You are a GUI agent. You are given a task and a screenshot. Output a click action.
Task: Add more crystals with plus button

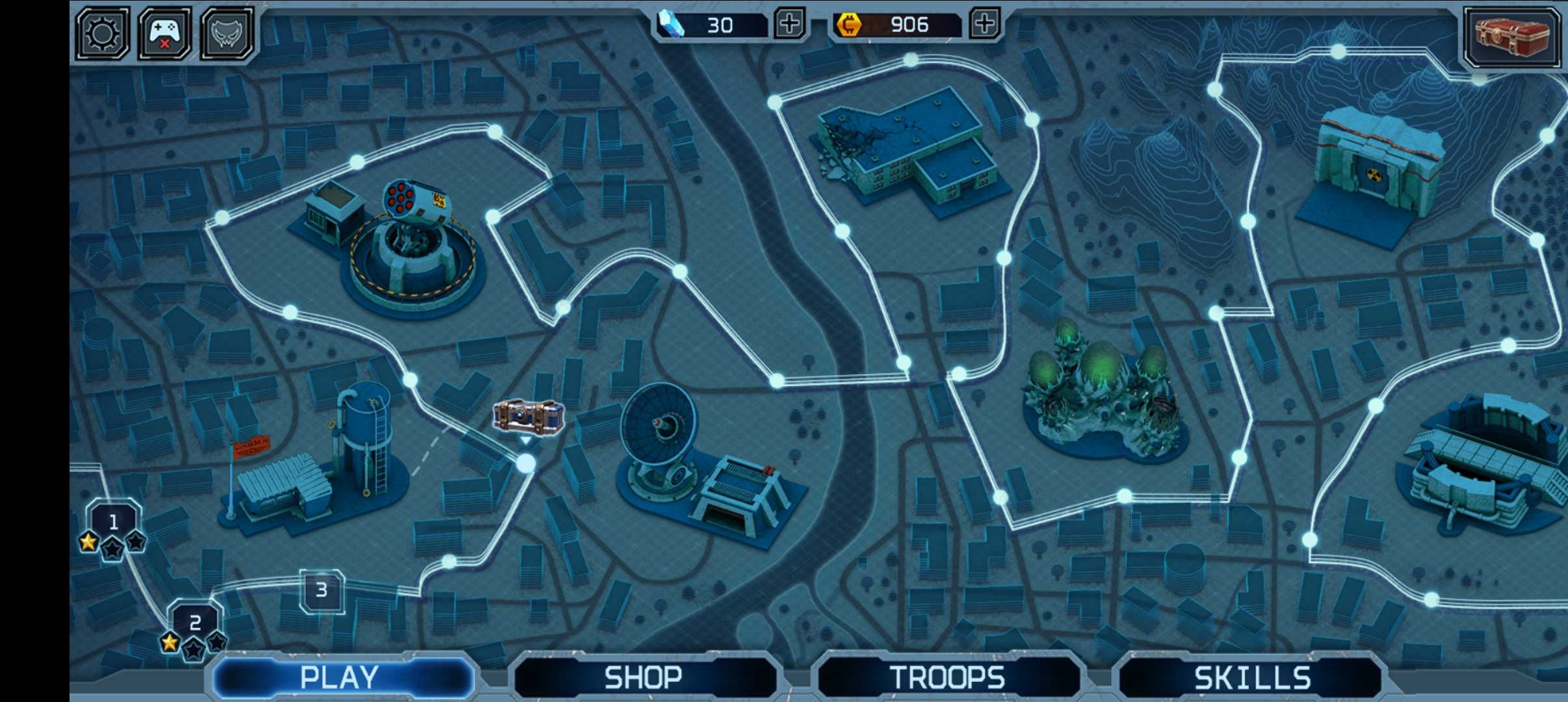click(790, 25)
